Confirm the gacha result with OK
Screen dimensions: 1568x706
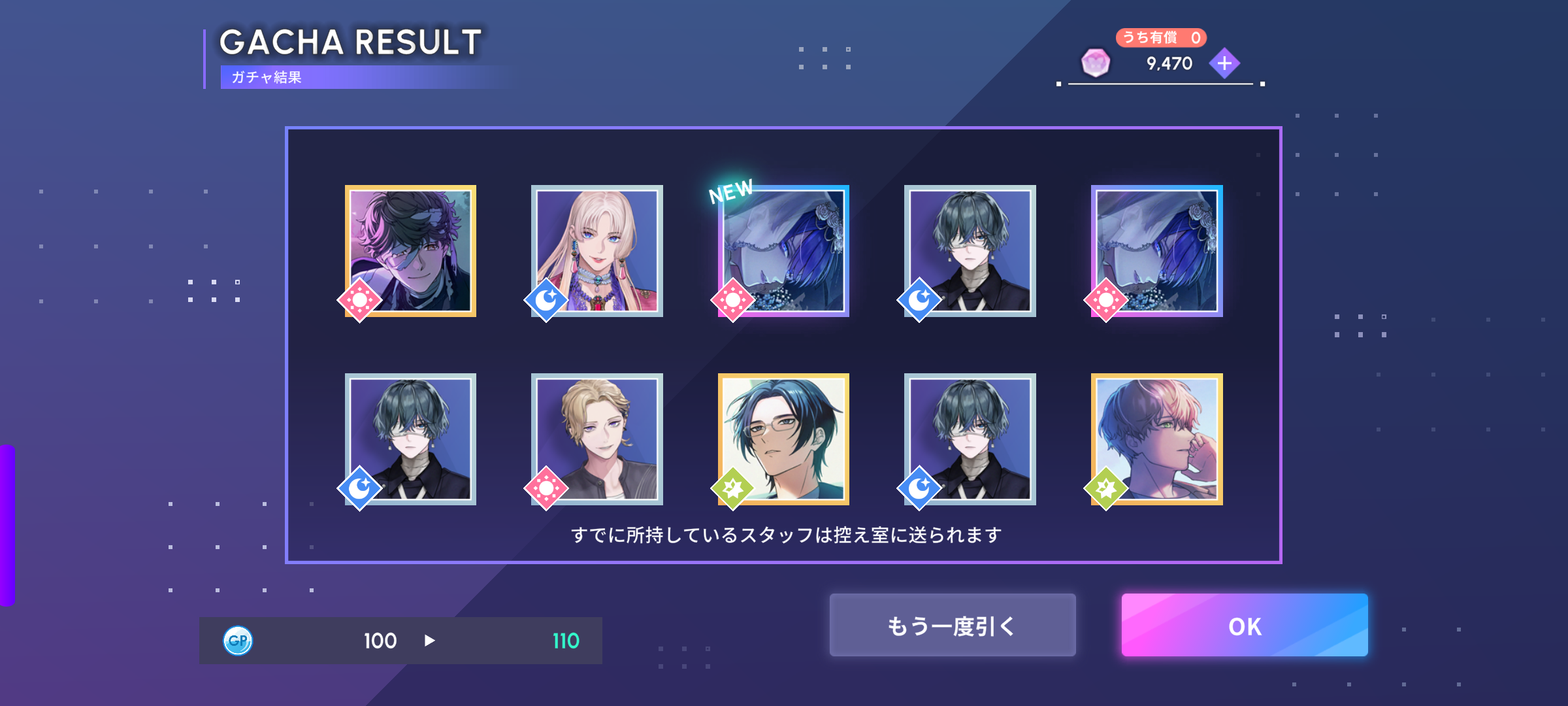(x=1244, y=626)
